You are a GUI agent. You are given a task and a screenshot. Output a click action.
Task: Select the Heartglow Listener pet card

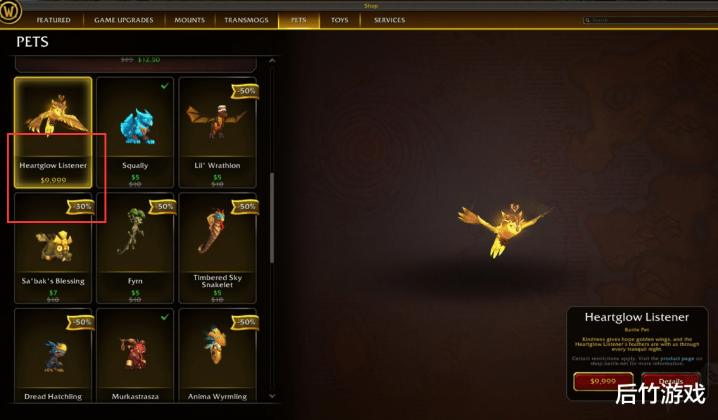53,132
